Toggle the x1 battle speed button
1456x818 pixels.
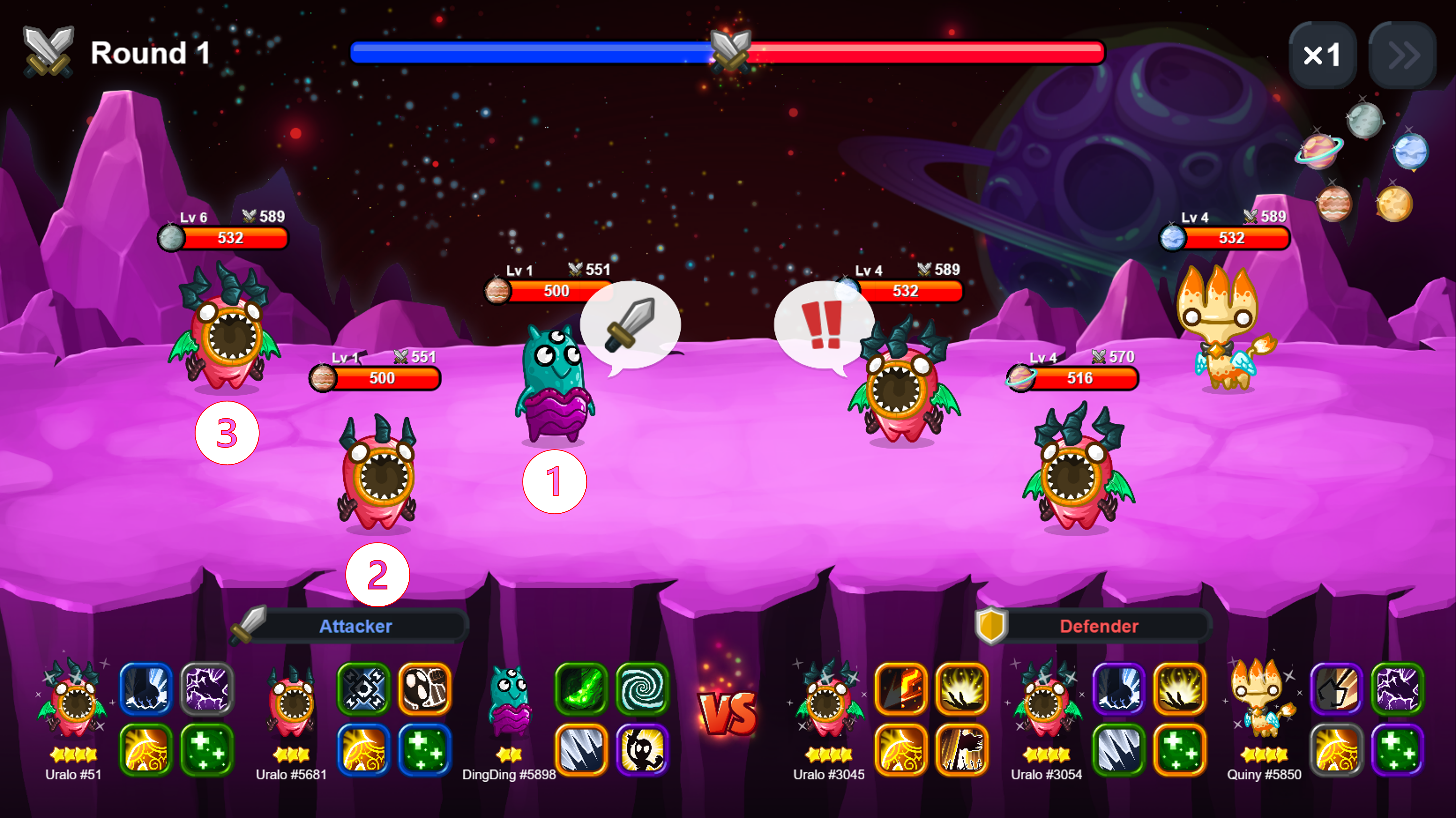[x=1321, y=55]
